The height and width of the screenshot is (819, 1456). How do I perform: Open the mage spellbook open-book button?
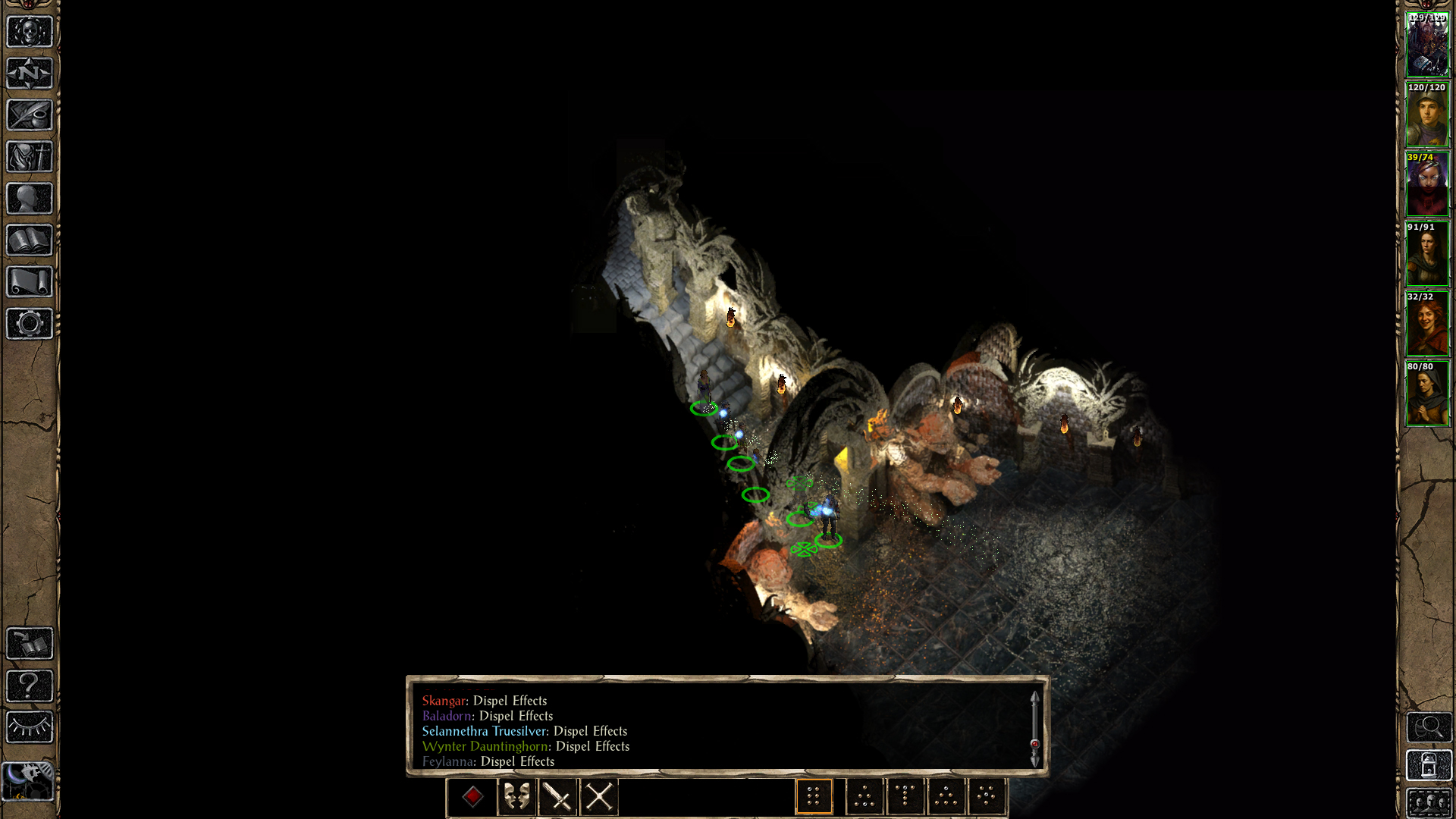(30, 240)
